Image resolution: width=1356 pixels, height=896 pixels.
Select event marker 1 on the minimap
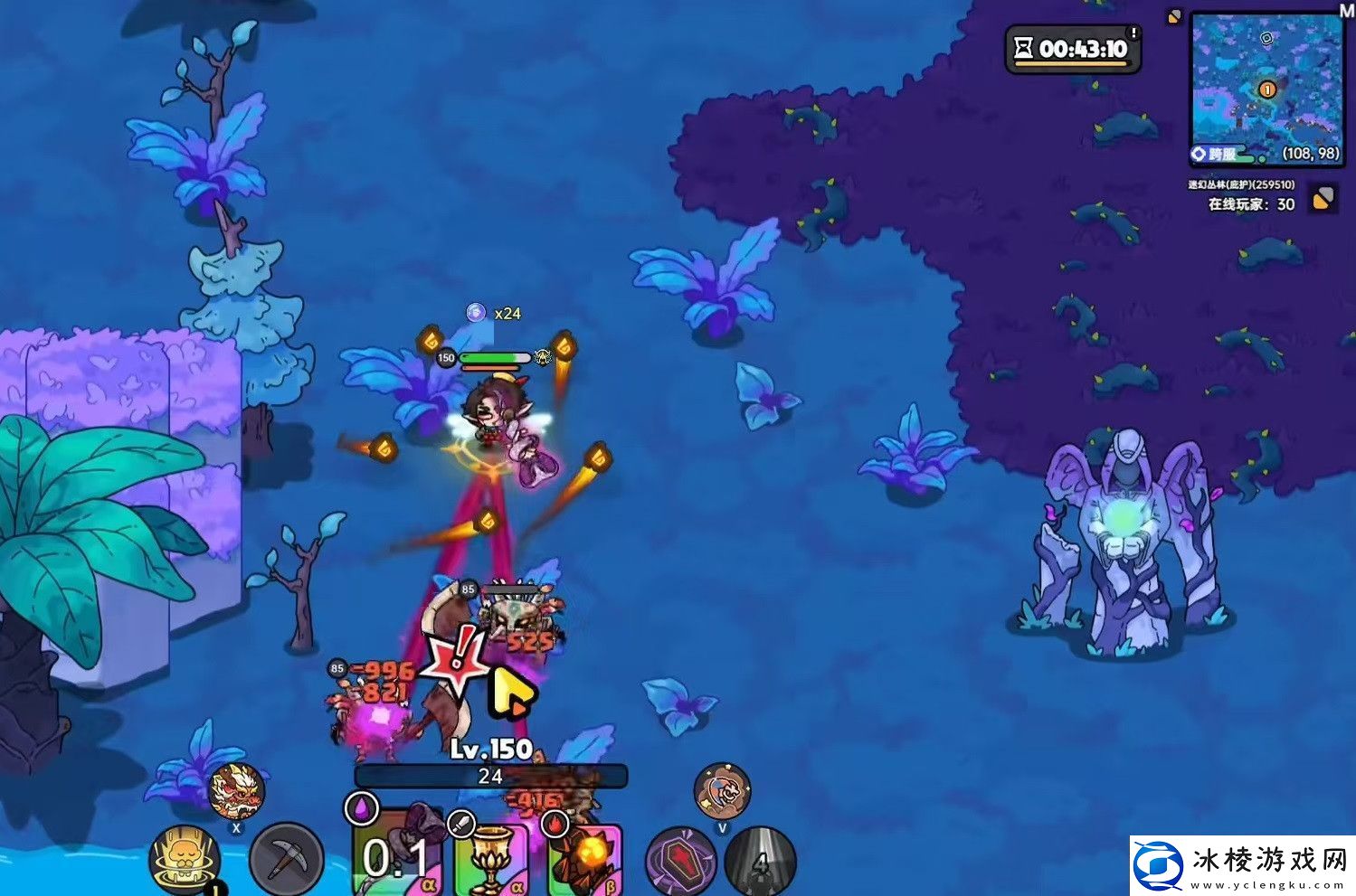(x=1267, y=89)
